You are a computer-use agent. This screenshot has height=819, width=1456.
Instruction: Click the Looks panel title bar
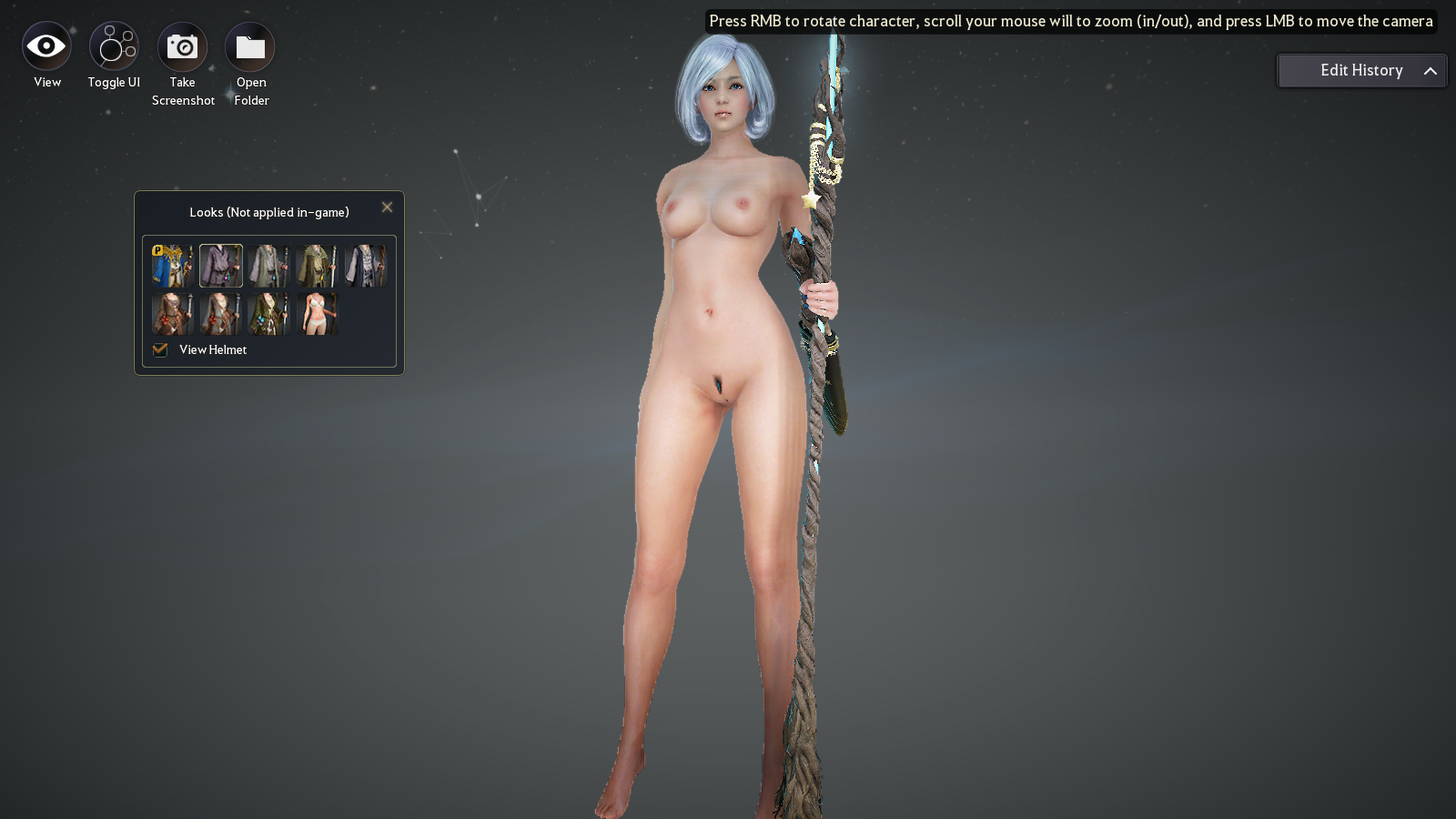click(268, 211)
